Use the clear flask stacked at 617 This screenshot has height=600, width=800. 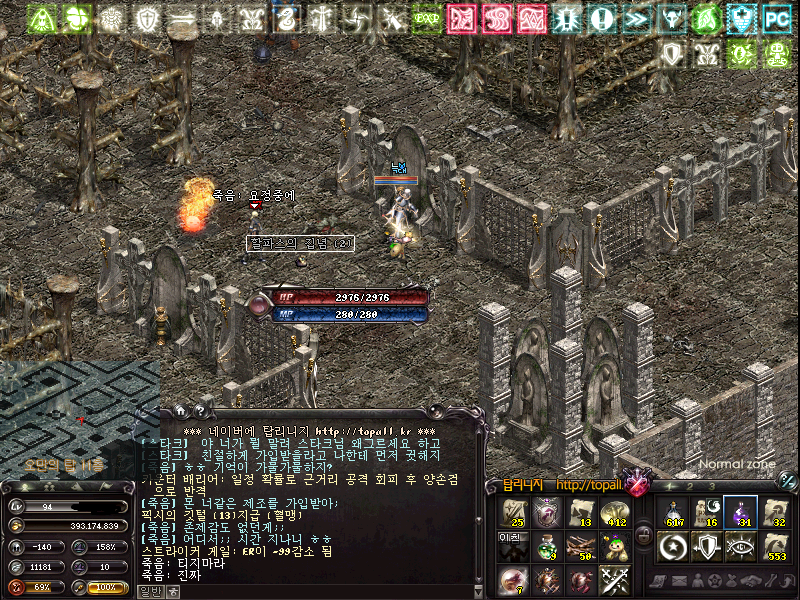tap(674, 511)
